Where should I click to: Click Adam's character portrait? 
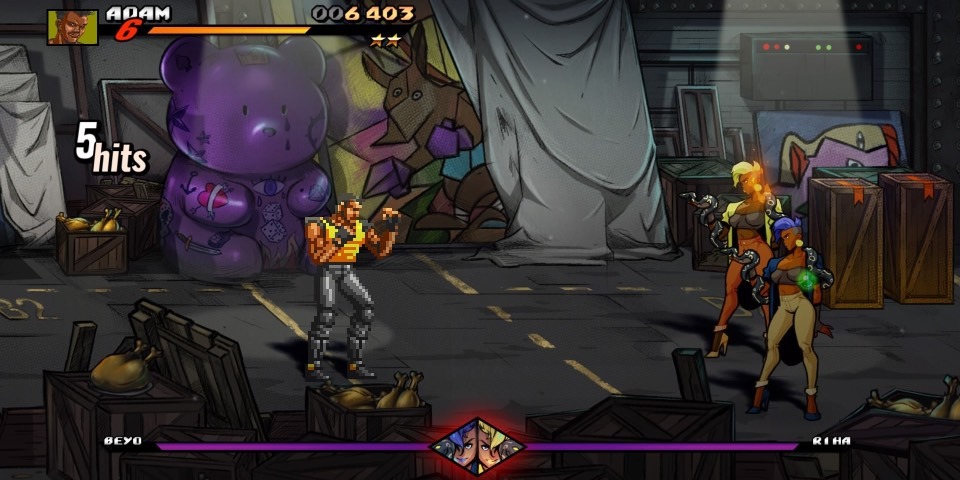(72, 27)
